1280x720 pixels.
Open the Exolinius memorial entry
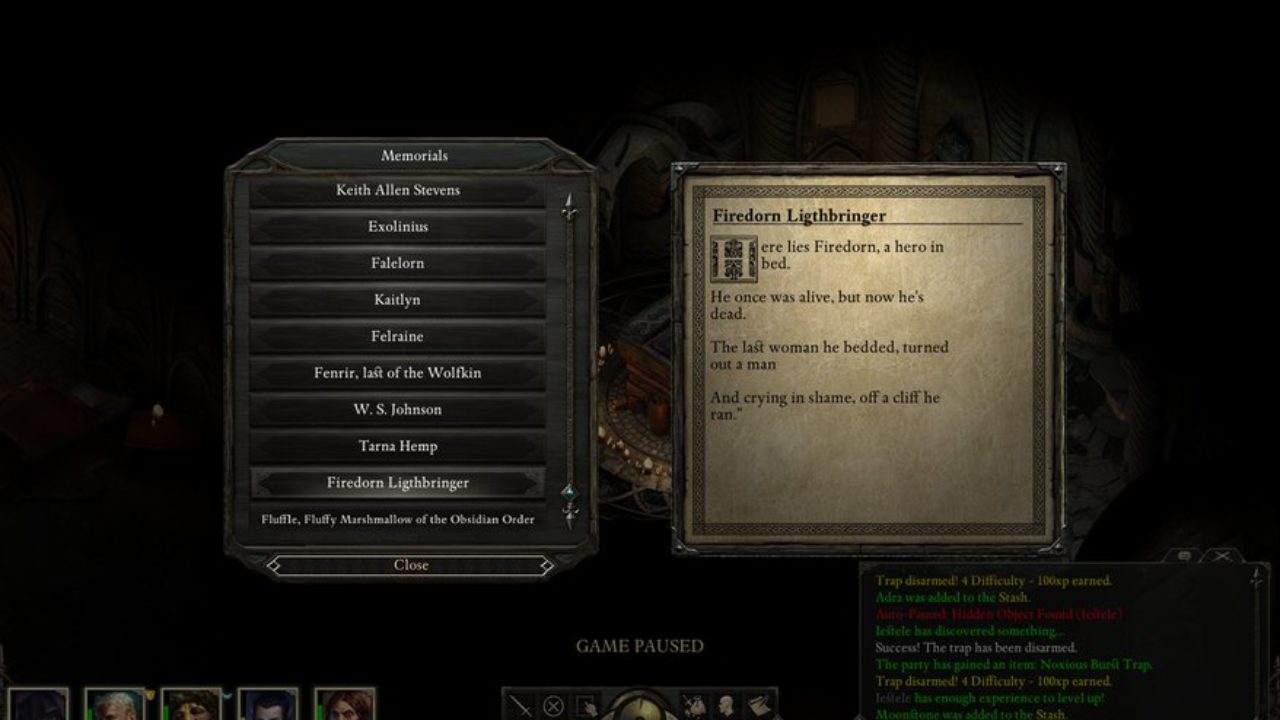[x=397, y=227]
